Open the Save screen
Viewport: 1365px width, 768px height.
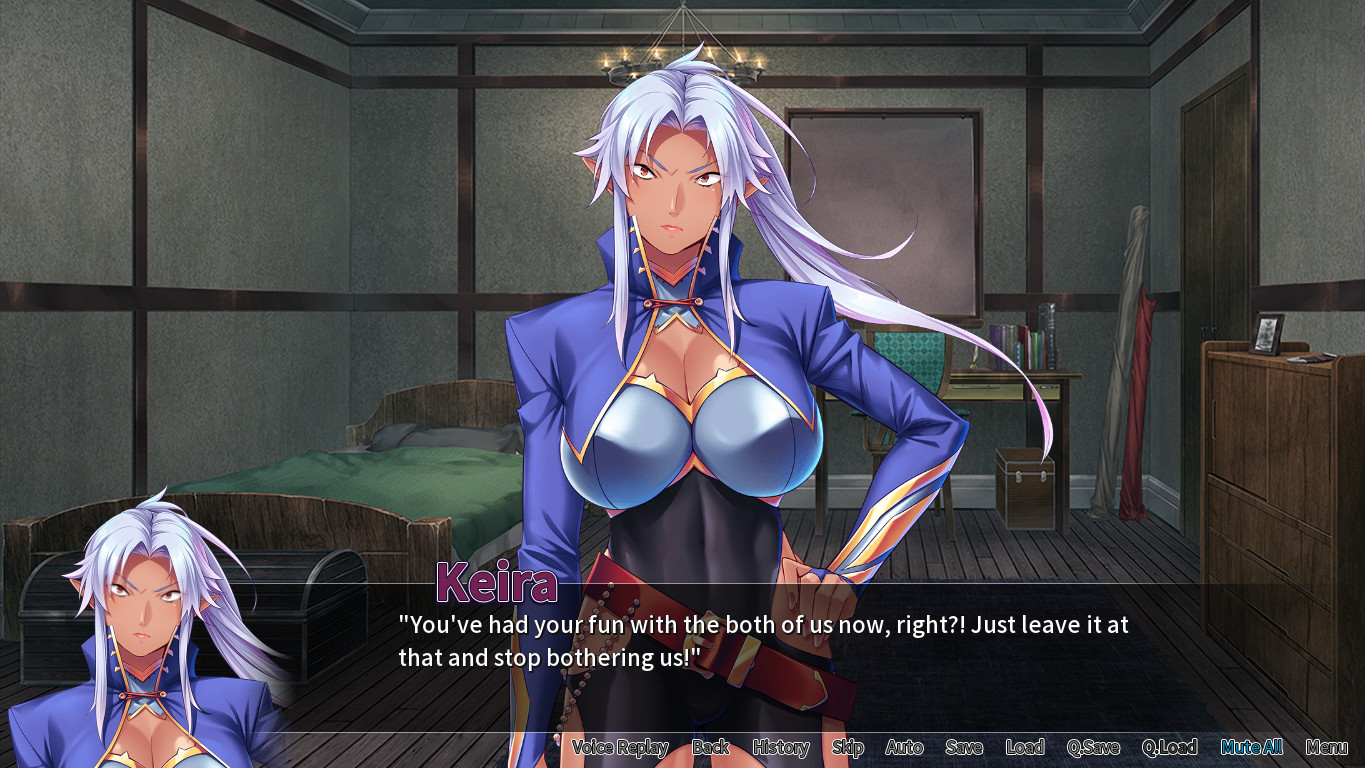coord(964,747)
